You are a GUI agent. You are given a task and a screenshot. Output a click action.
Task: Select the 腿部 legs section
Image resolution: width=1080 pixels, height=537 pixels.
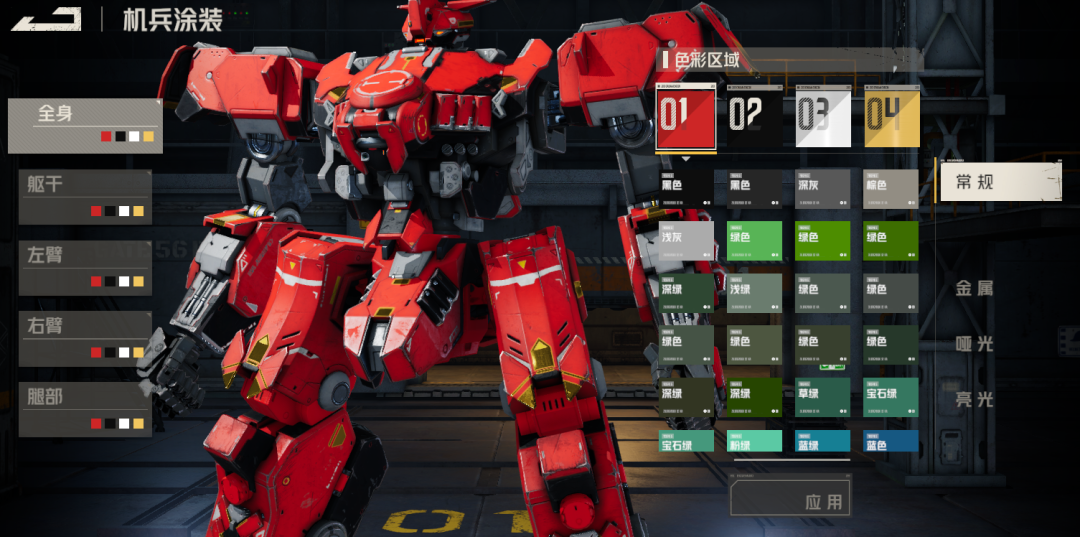point(85,409)
